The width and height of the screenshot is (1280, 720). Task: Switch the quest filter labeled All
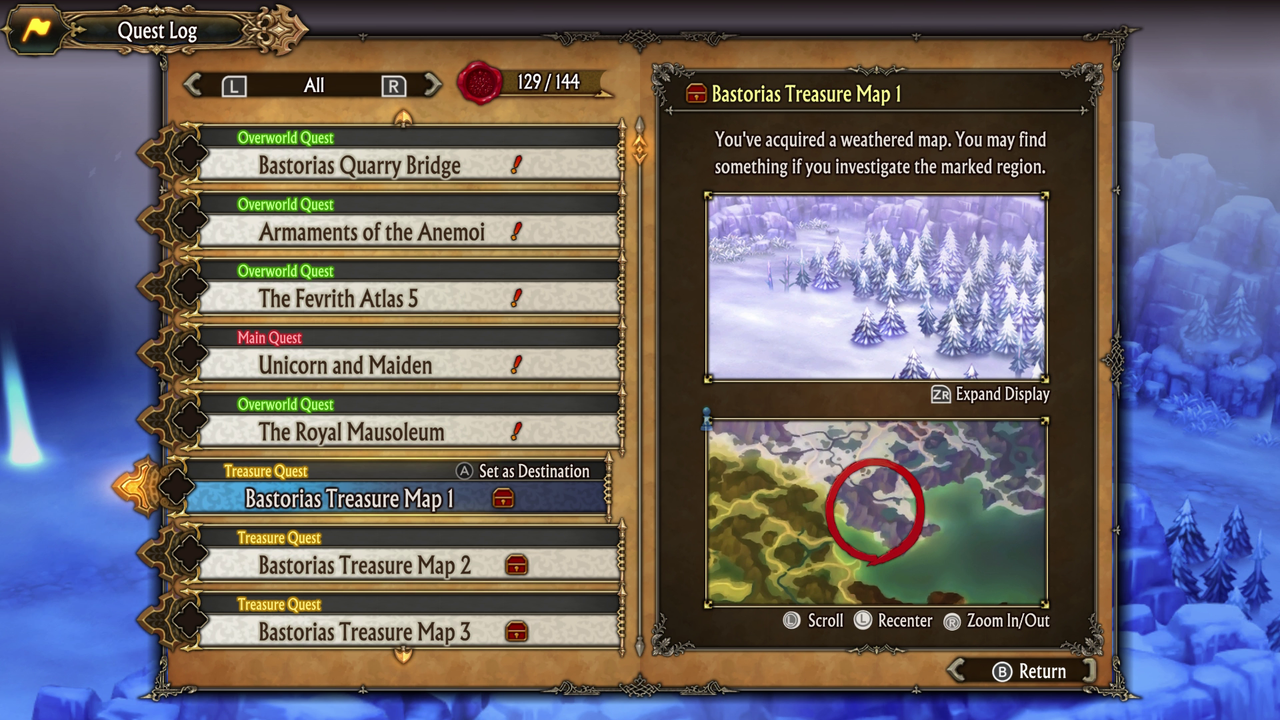coord(313,85)
